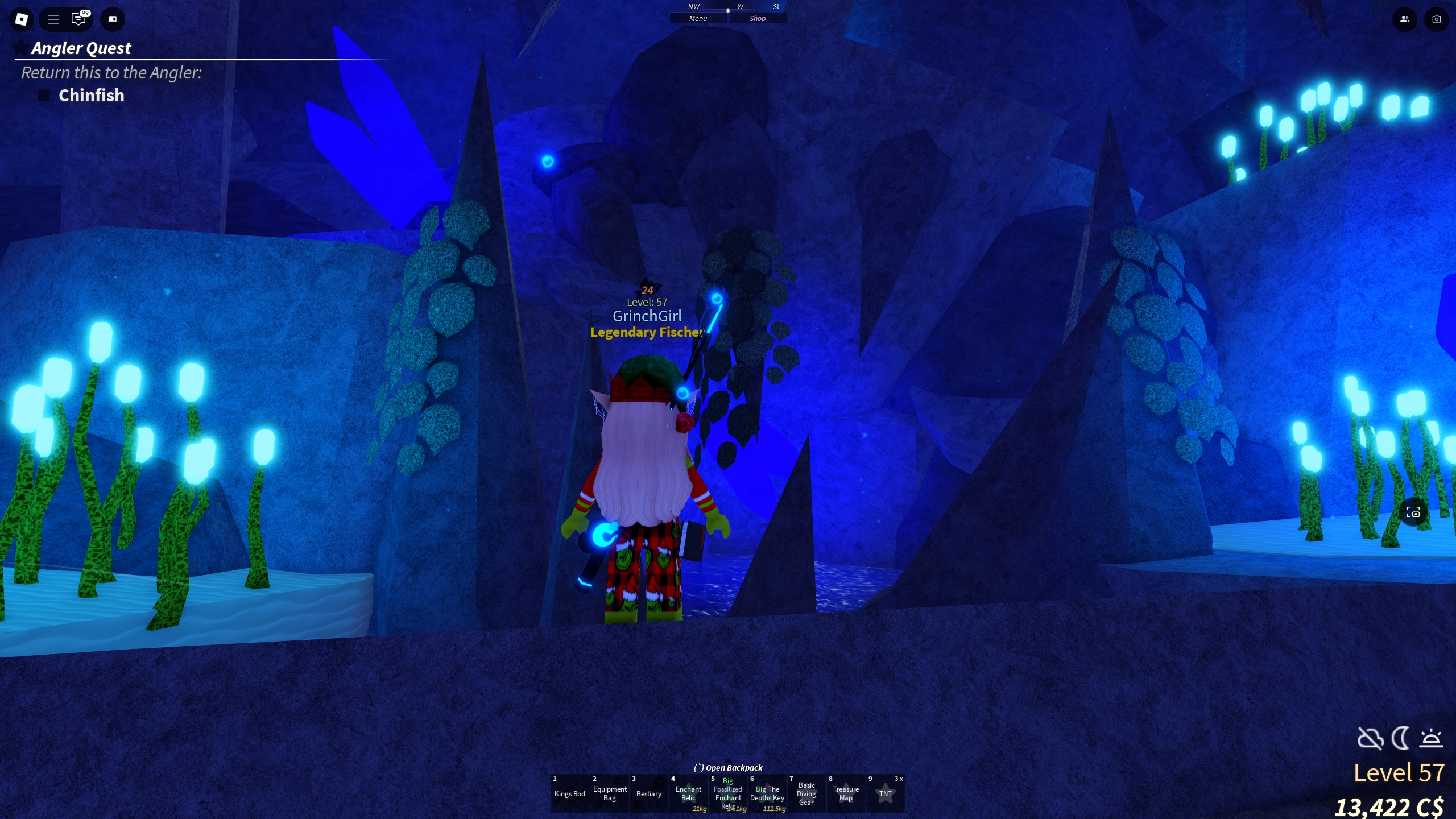Screen dimensions: 1456x819
Task: Open the Roblox friends list icon
Action: [1404, 19]
